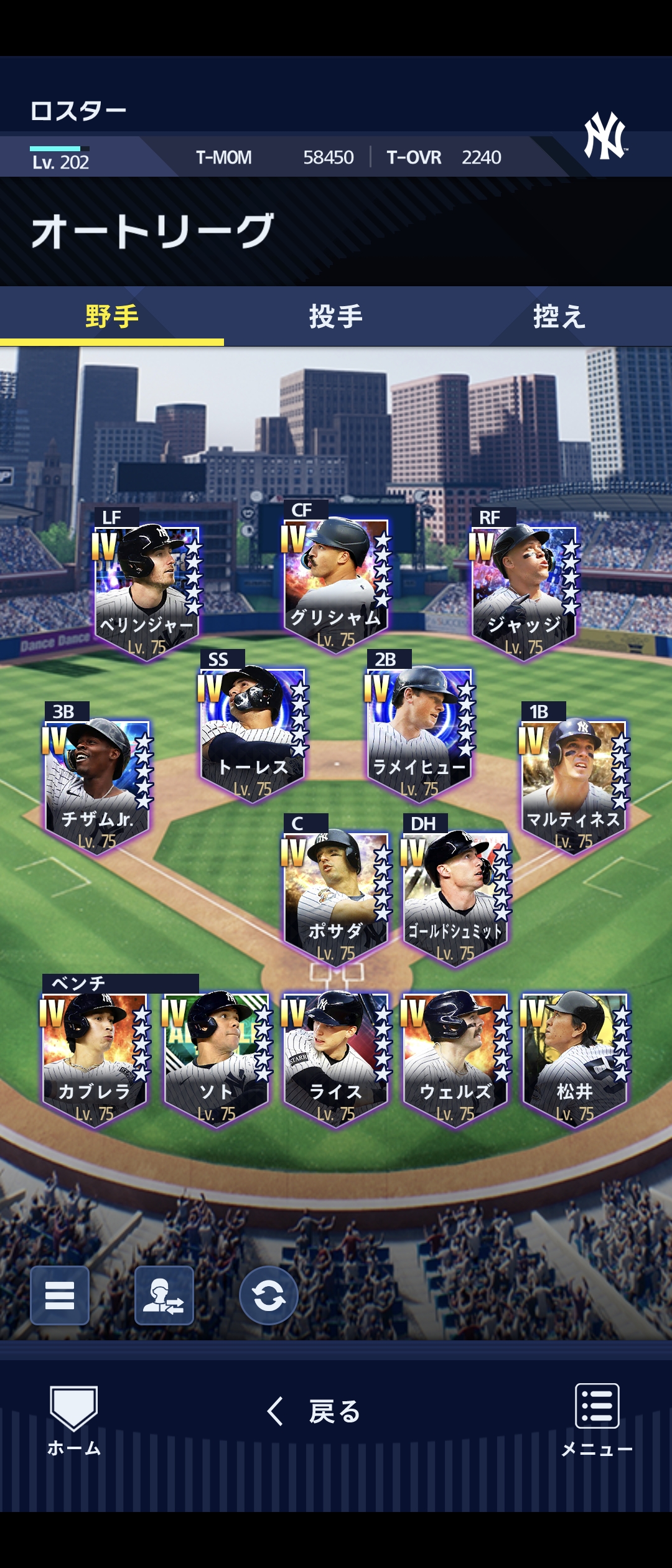Activate the circular refresh arrows button

point(269,1295)
